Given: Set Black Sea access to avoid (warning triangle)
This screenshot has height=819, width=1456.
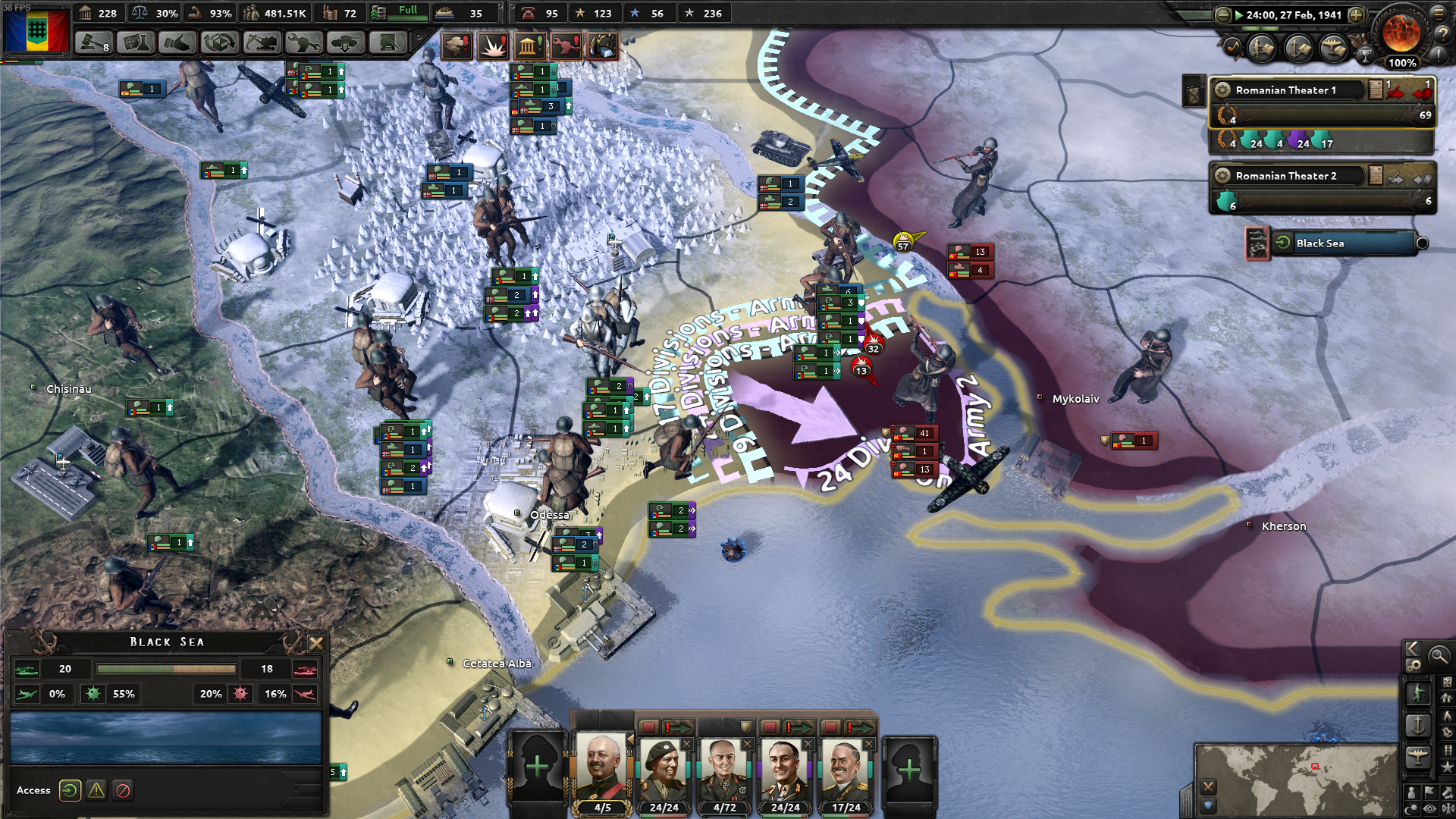Looking at the screenshot, I should [x=96, y=791].
